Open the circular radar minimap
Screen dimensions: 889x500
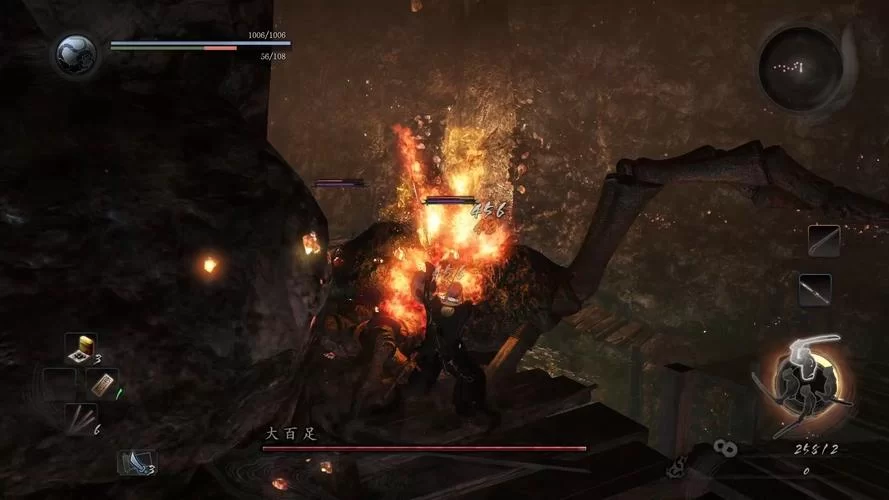pos(800,66)
